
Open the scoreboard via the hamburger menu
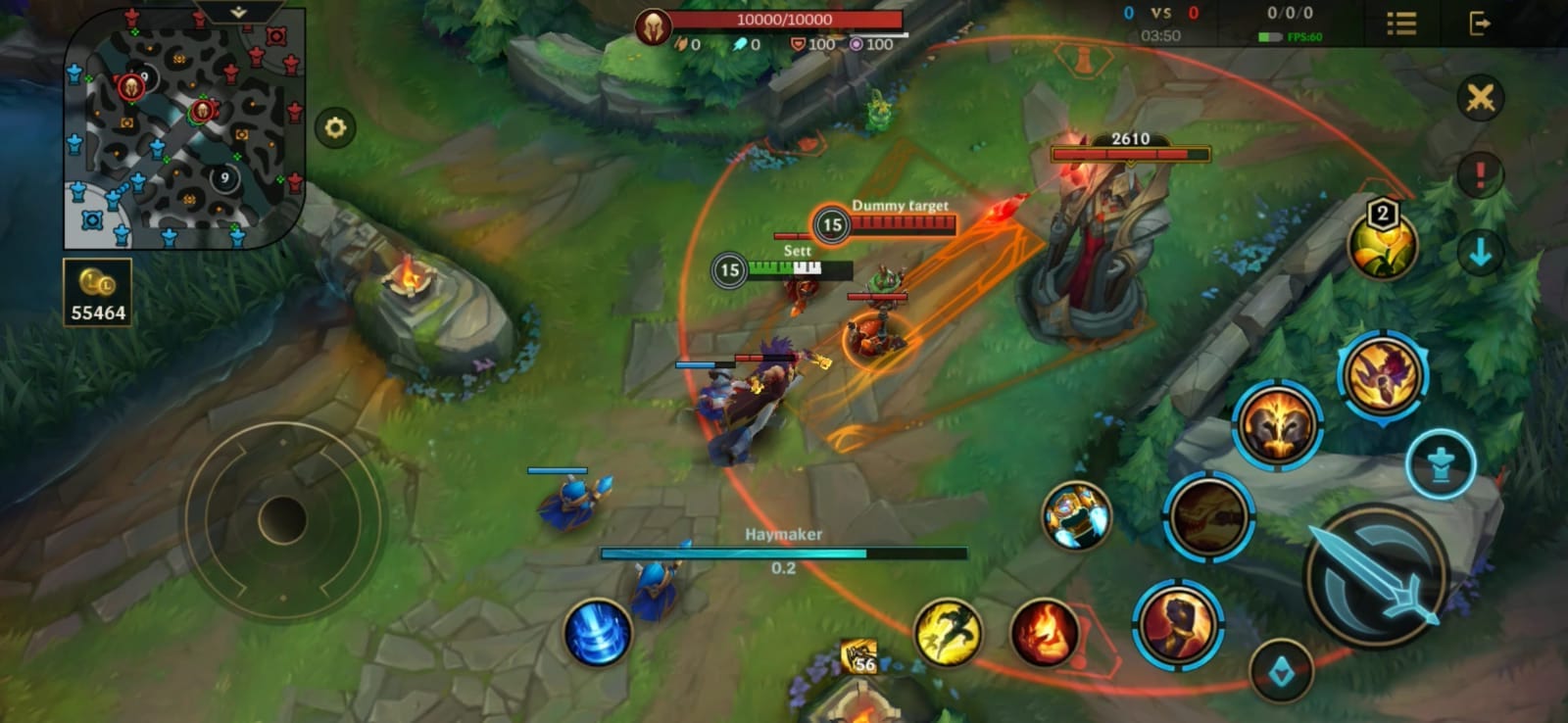(x=1400, y=24)
